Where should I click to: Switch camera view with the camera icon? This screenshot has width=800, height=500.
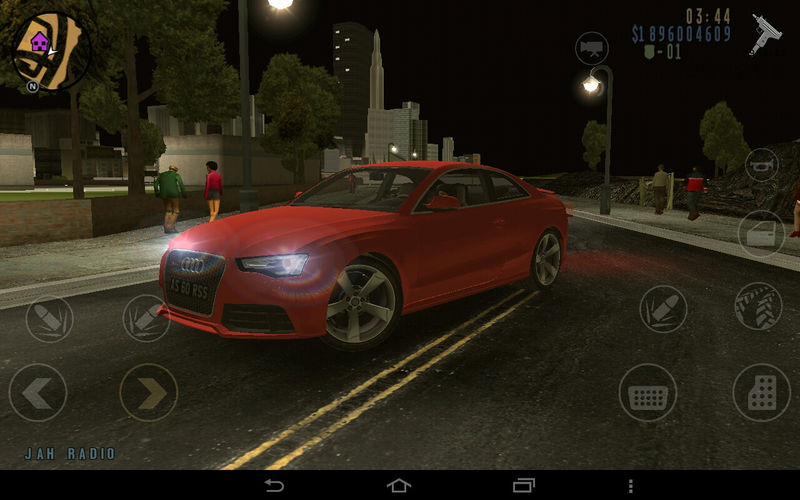click(x=592, y=48)
